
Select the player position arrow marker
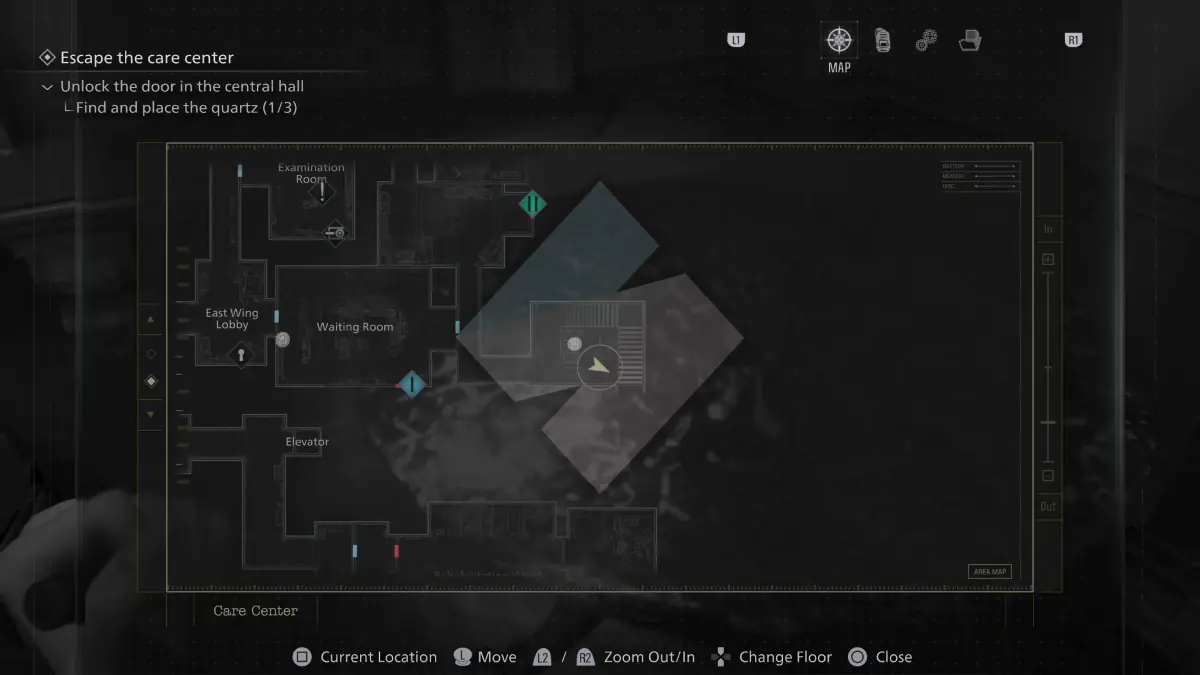coord(599,367)
